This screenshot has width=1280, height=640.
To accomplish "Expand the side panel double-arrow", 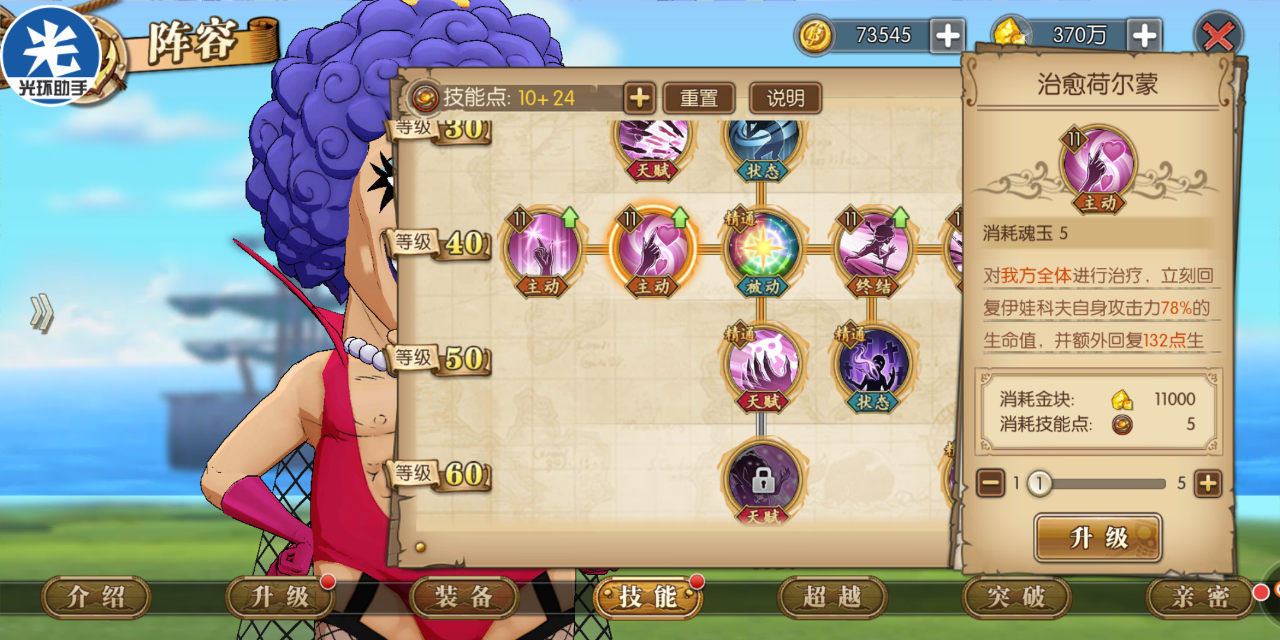I will [41, 314].
